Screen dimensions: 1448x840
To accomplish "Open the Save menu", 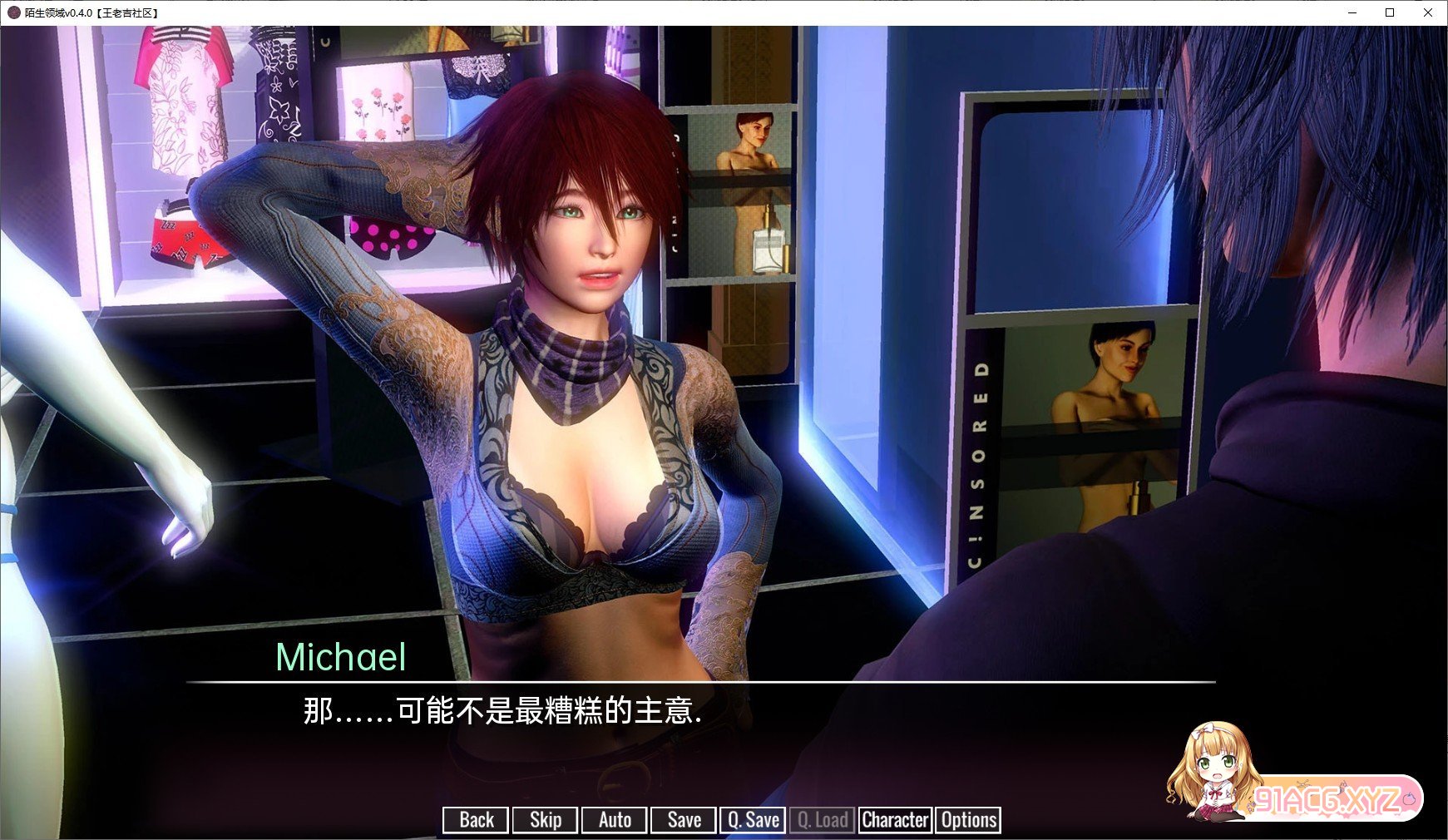I will (x=684, y=820).
